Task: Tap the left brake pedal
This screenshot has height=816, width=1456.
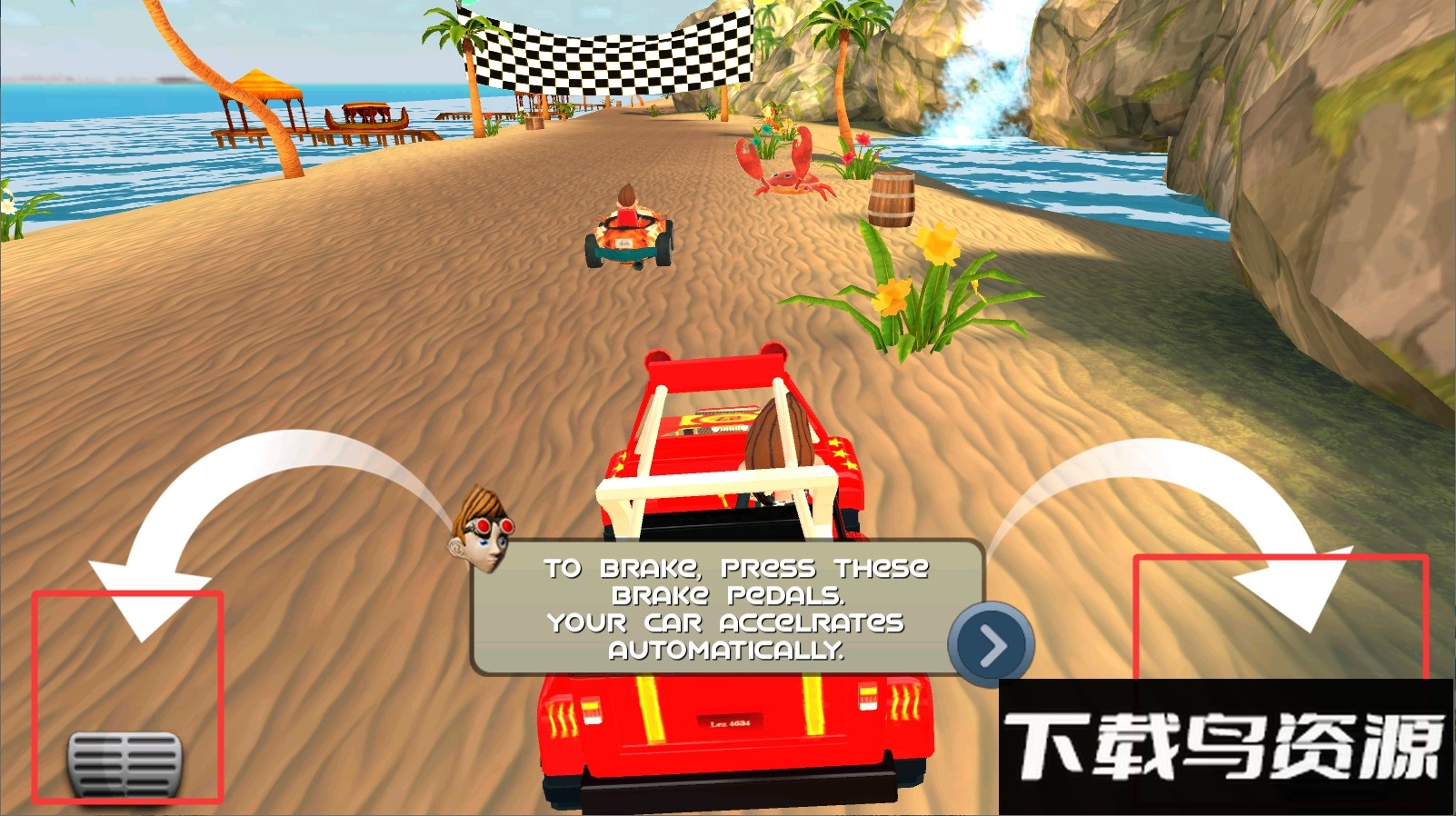Action: [125, 761]
